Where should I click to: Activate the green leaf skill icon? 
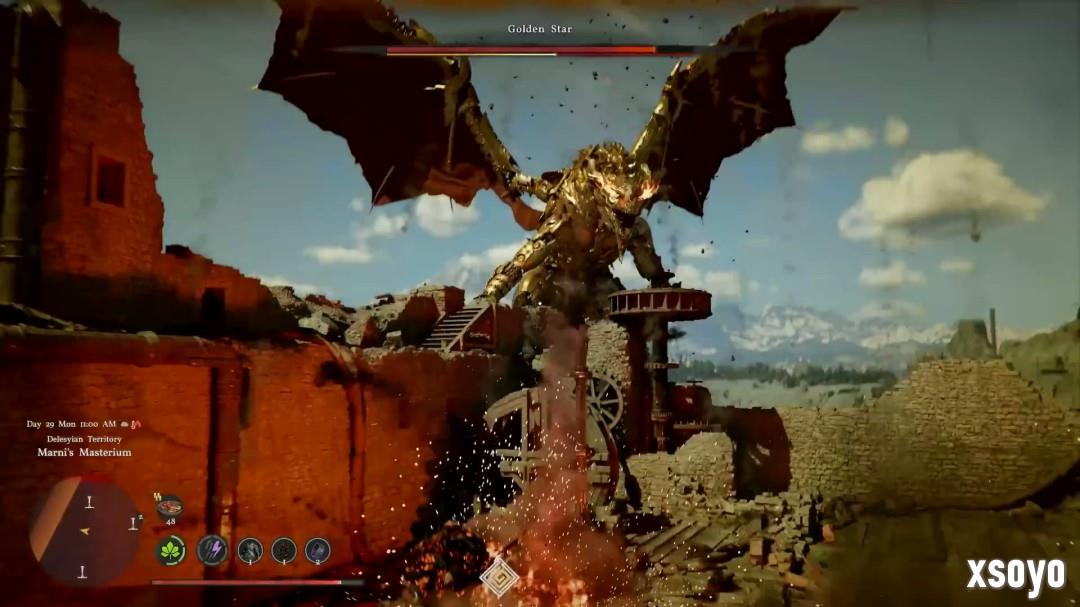click(170, 550)
